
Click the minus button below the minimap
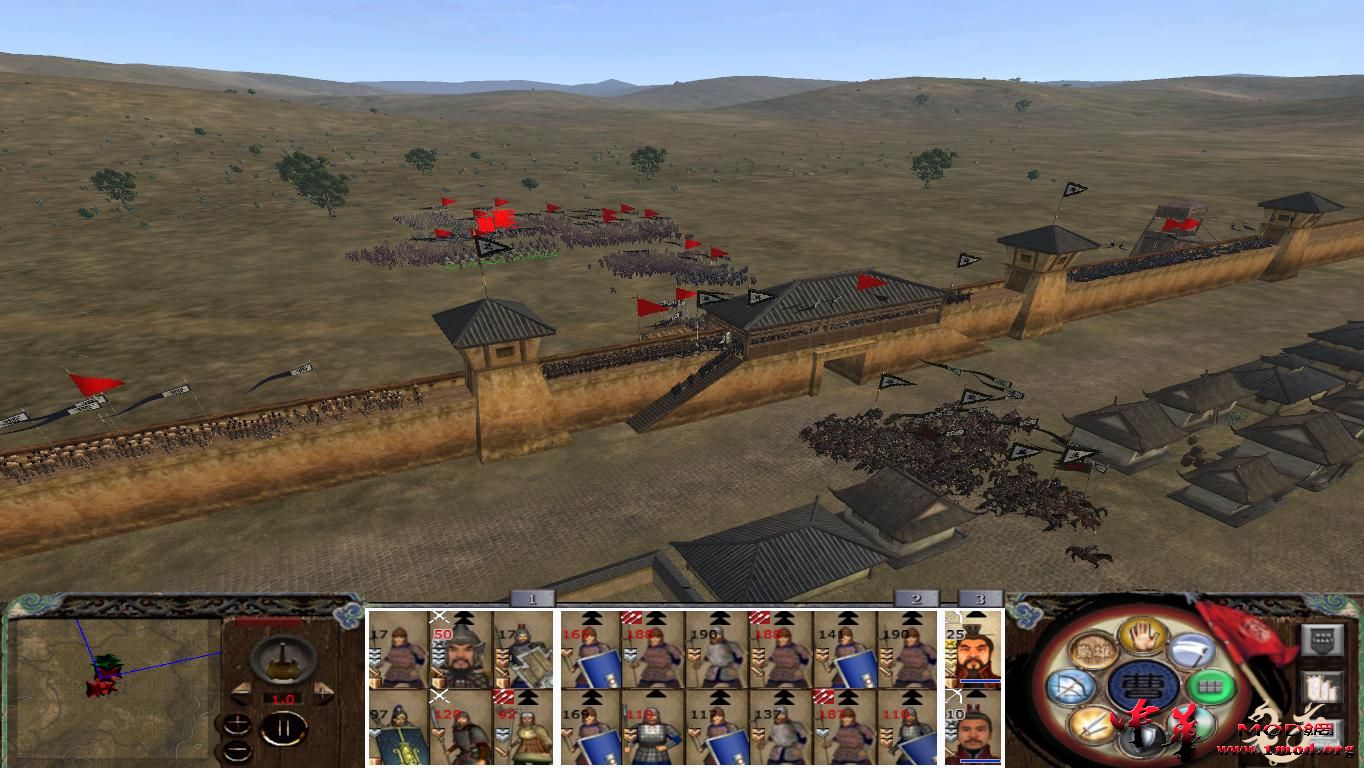coord(238,750)
